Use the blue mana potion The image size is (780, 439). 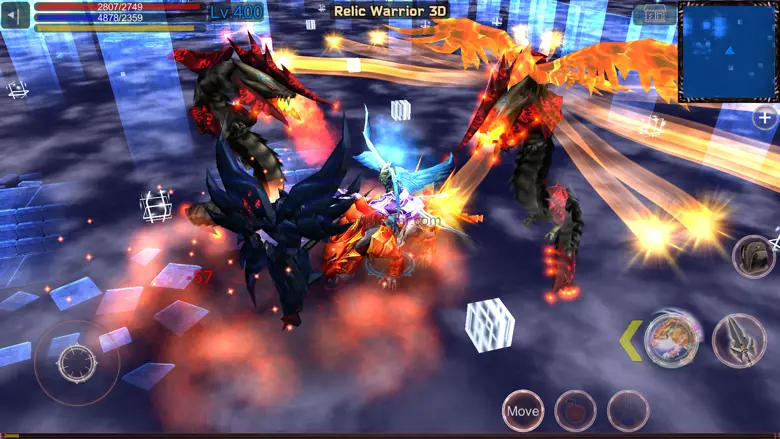point(628,411)
